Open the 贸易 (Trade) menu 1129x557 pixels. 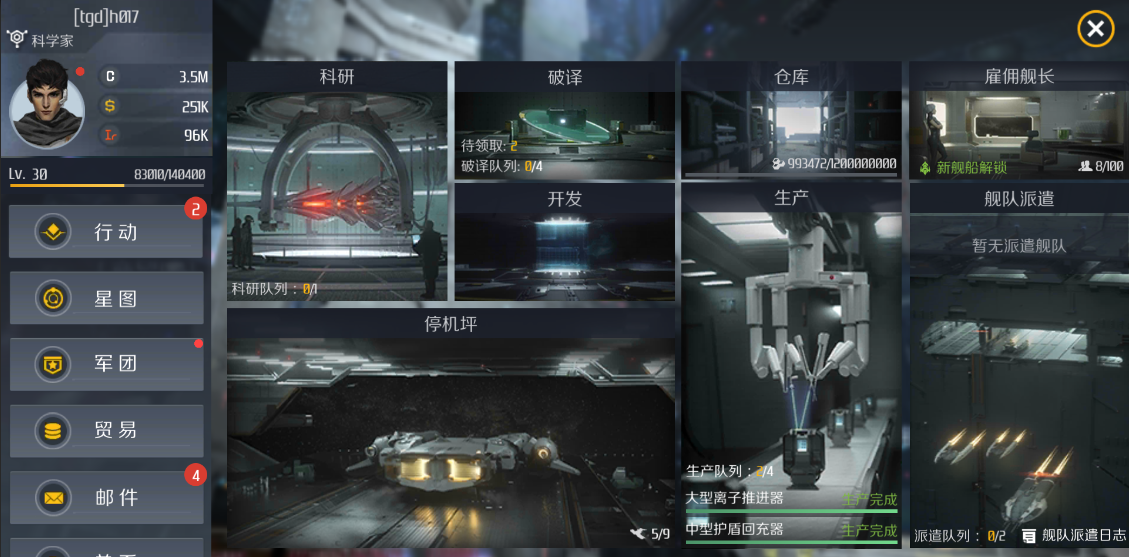click(x=106, y=431)
